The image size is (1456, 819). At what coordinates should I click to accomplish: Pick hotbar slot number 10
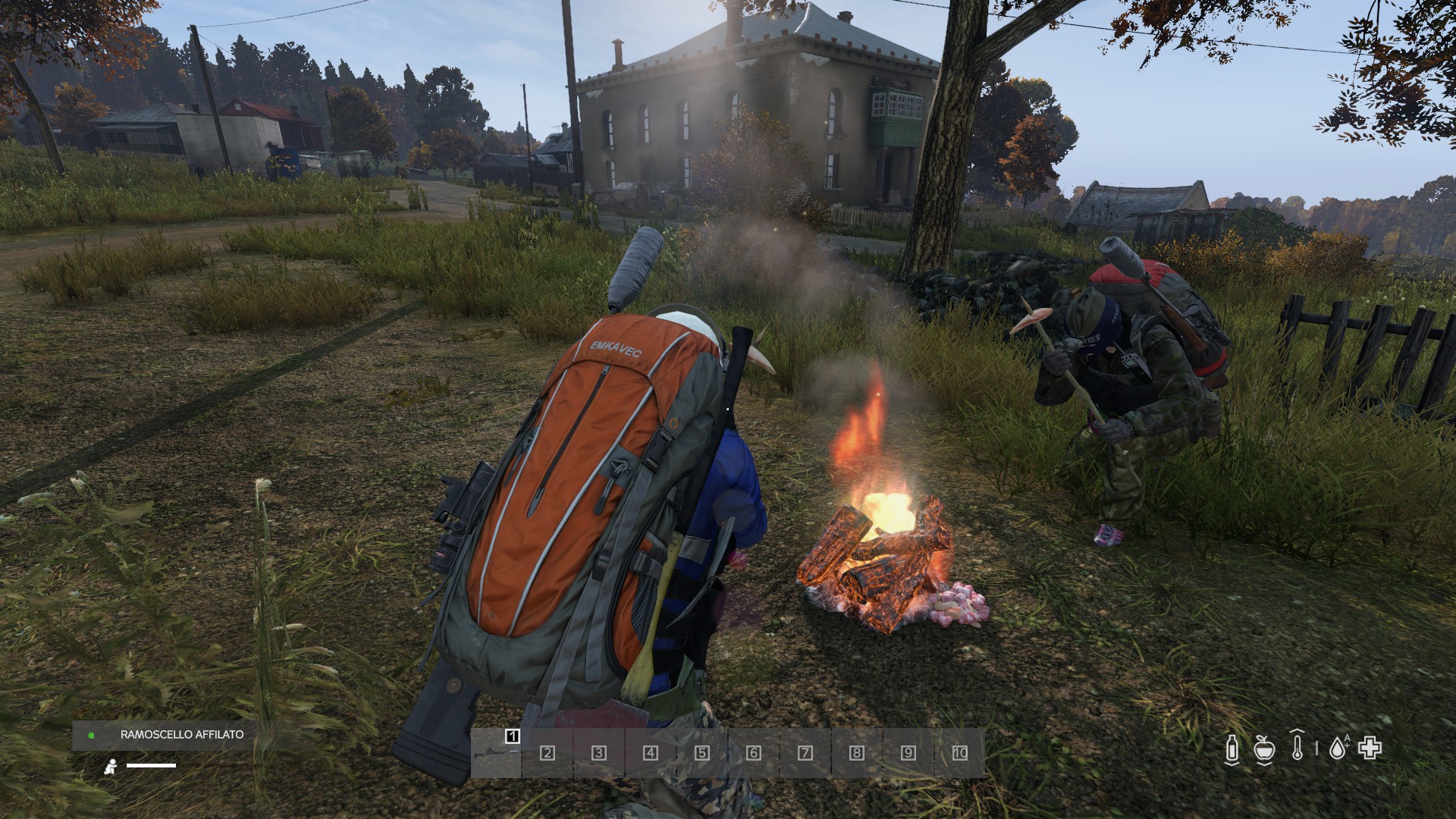(x=959, y=752)
